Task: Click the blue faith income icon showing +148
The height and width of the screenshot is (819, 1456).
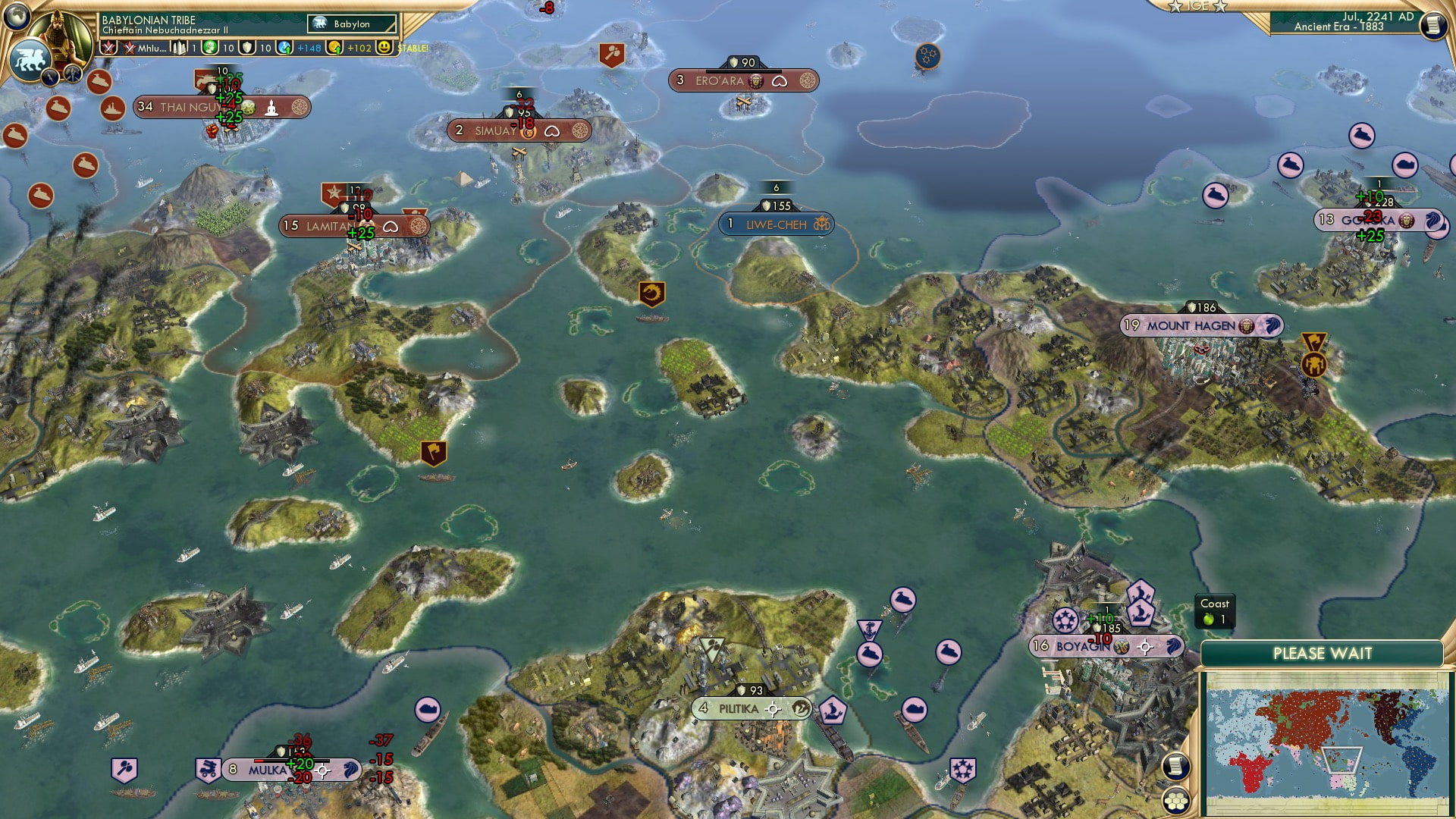Action: click(284, 47)
